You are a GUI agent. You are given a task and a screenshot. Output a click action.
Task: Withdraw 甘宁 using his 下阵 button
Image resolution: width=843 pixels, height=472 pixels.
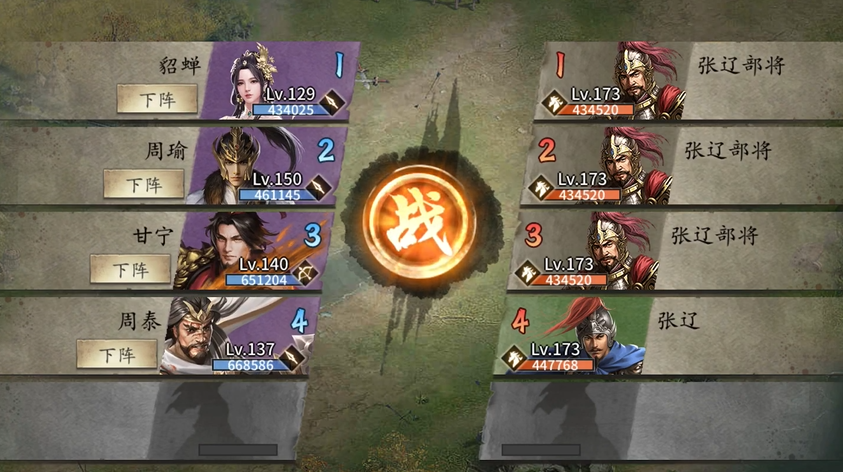click(x=130, y=269)
